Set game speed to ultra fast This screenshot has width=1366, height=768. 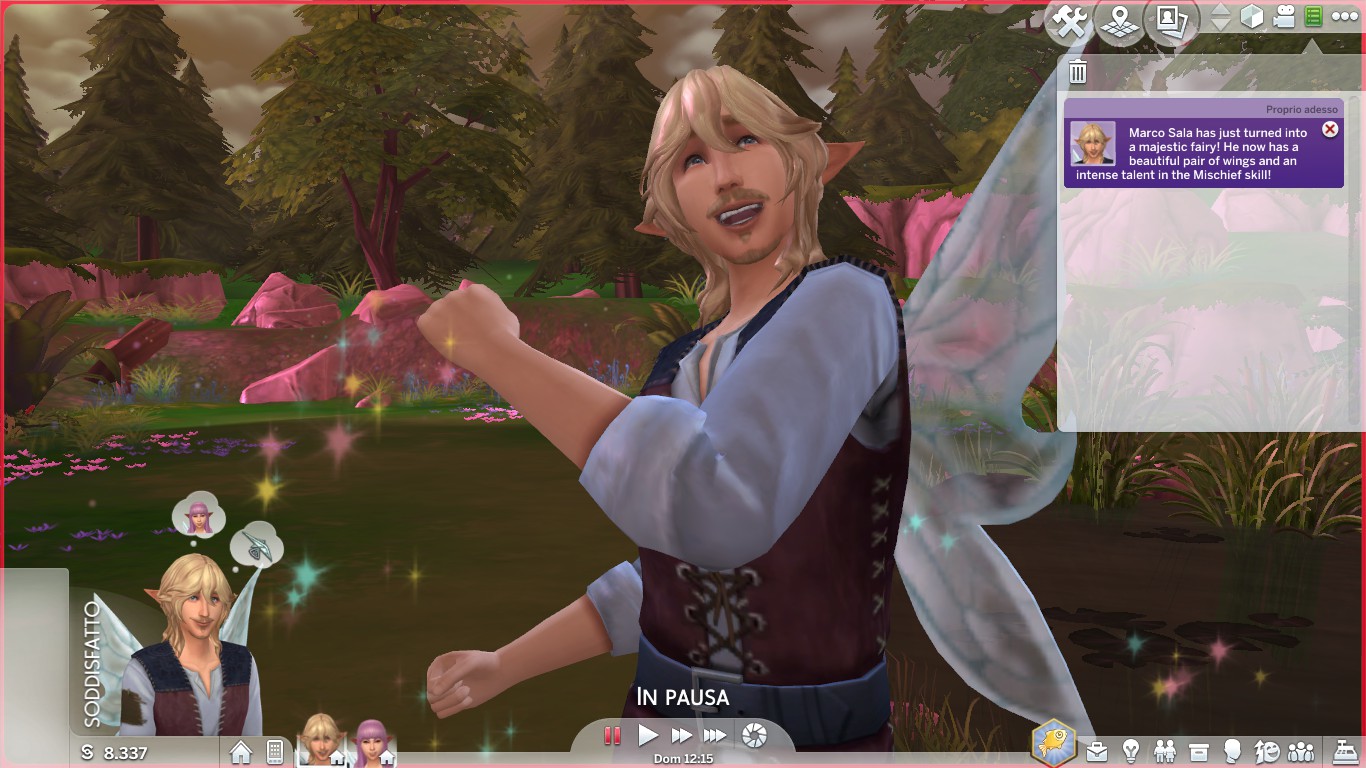[x=715, y=736]
